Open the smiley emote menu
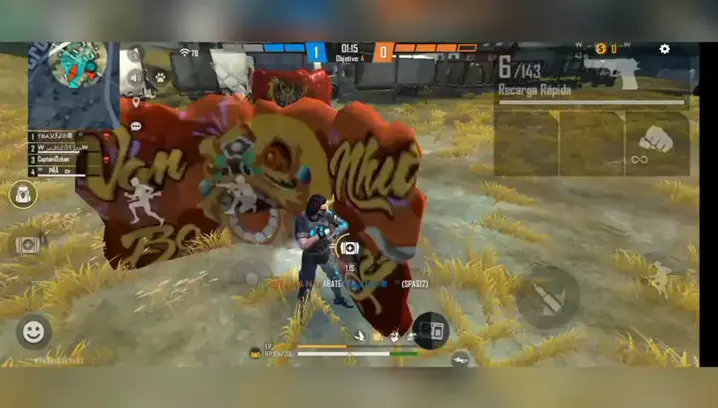Image resolution: width=718 pixels, height=408 pixels. (x=33, y=330)
